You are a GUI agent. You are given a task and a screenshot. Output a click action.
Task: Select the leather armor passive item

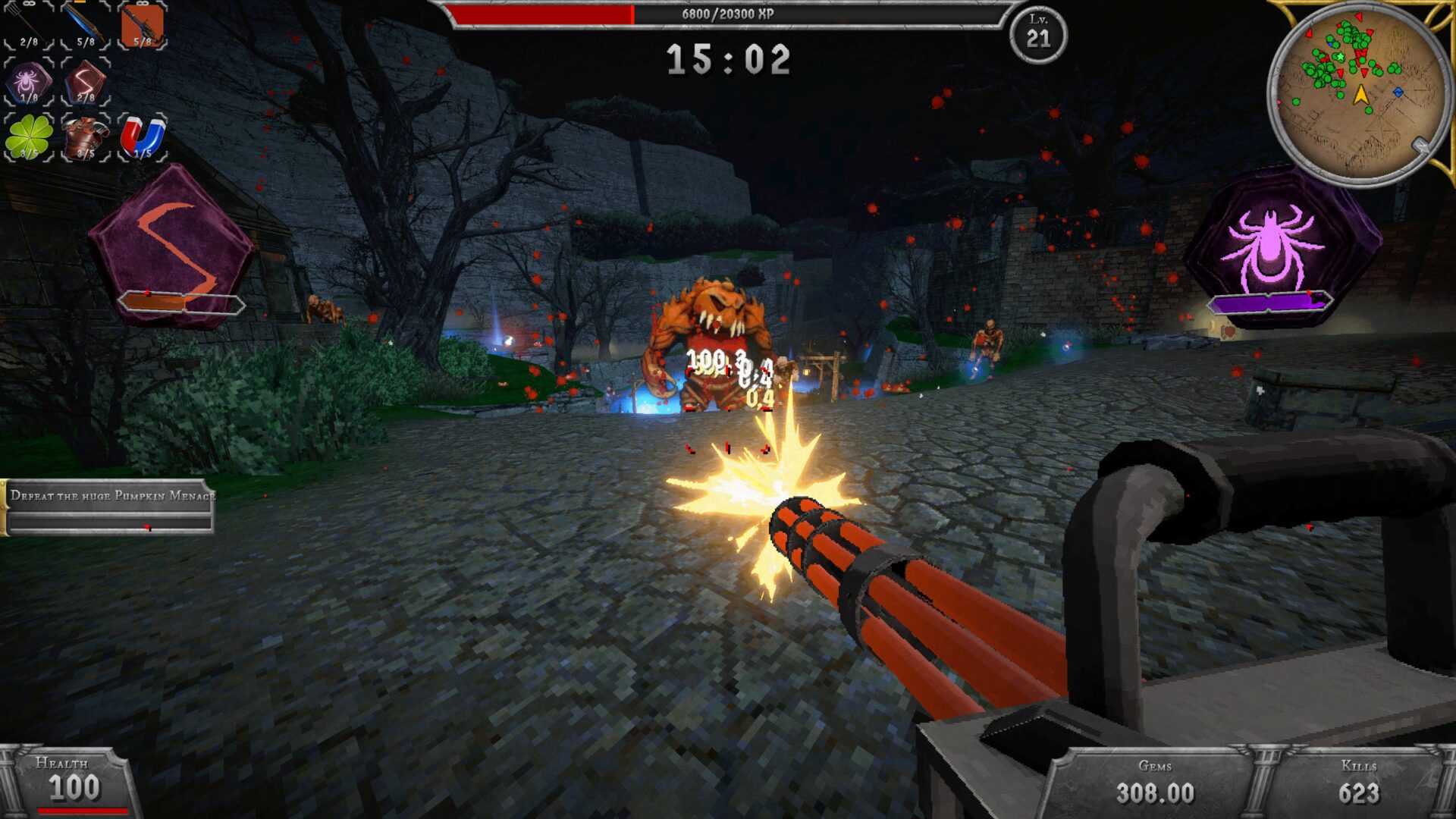pos(86,137)
